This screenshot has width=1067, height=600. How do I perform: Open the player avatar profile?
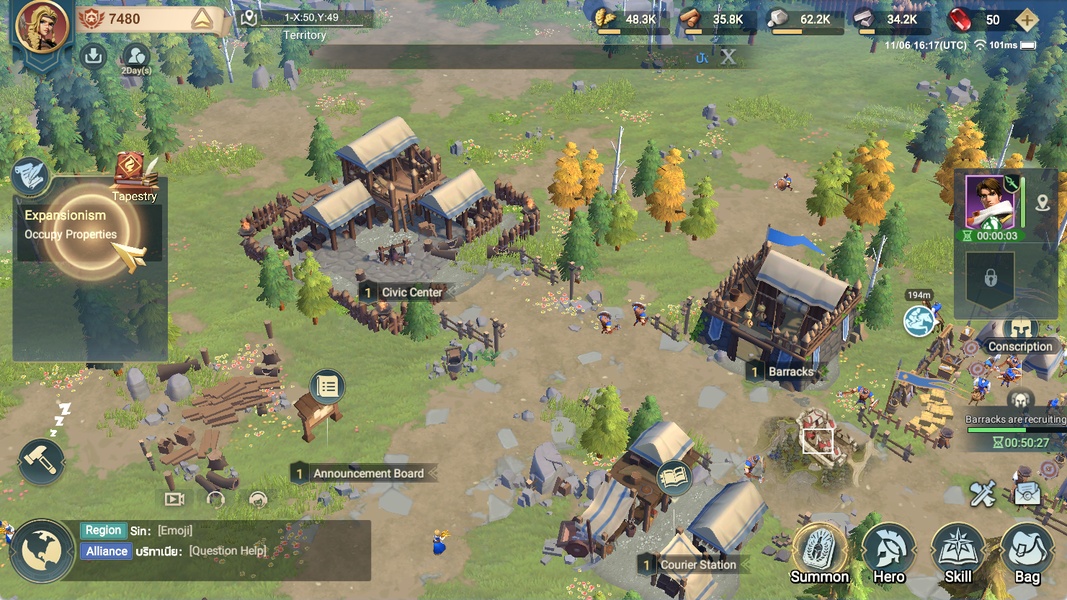(x=42, y=25)
